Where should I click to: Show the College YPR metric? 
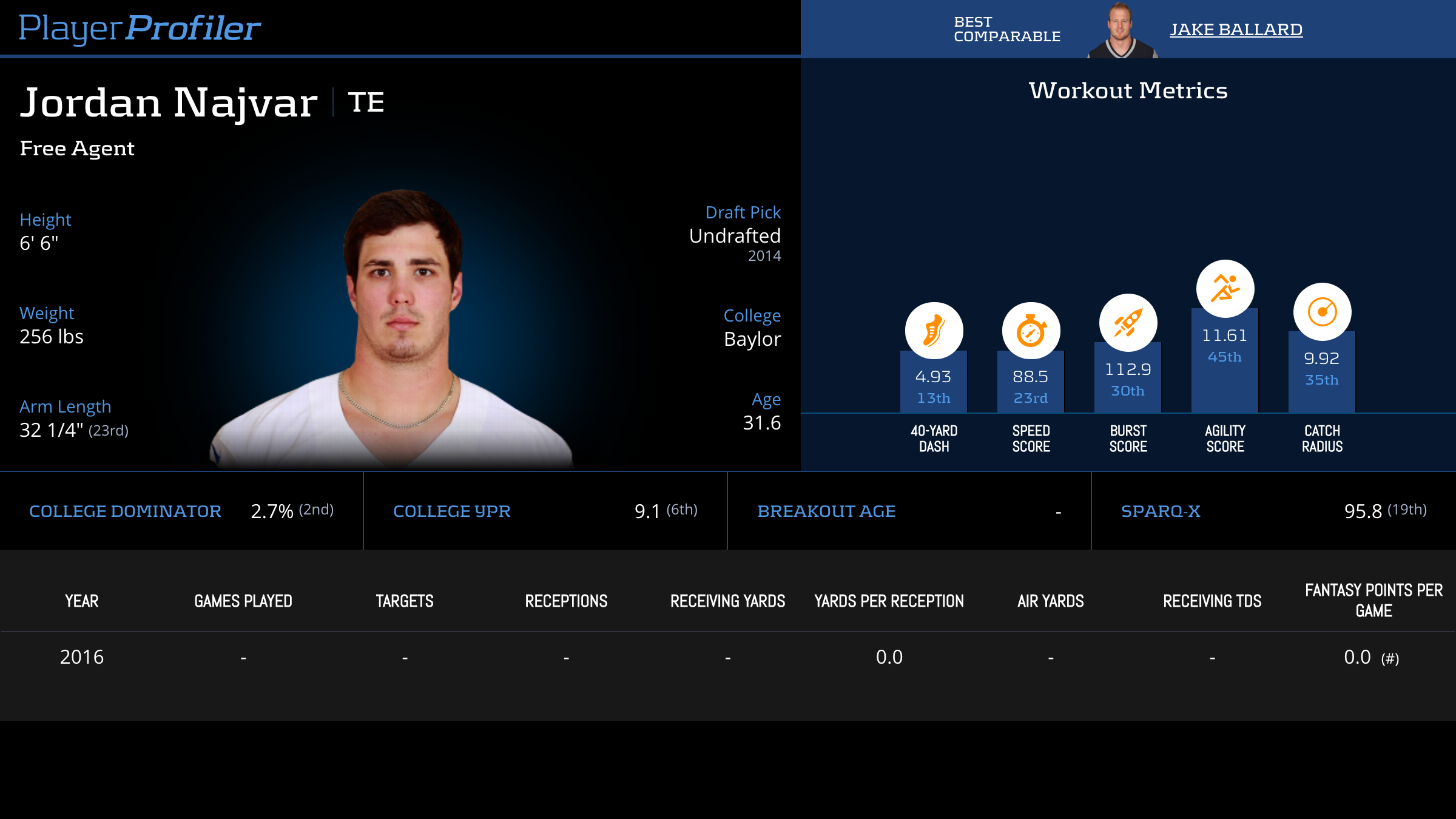coord(452,511)
